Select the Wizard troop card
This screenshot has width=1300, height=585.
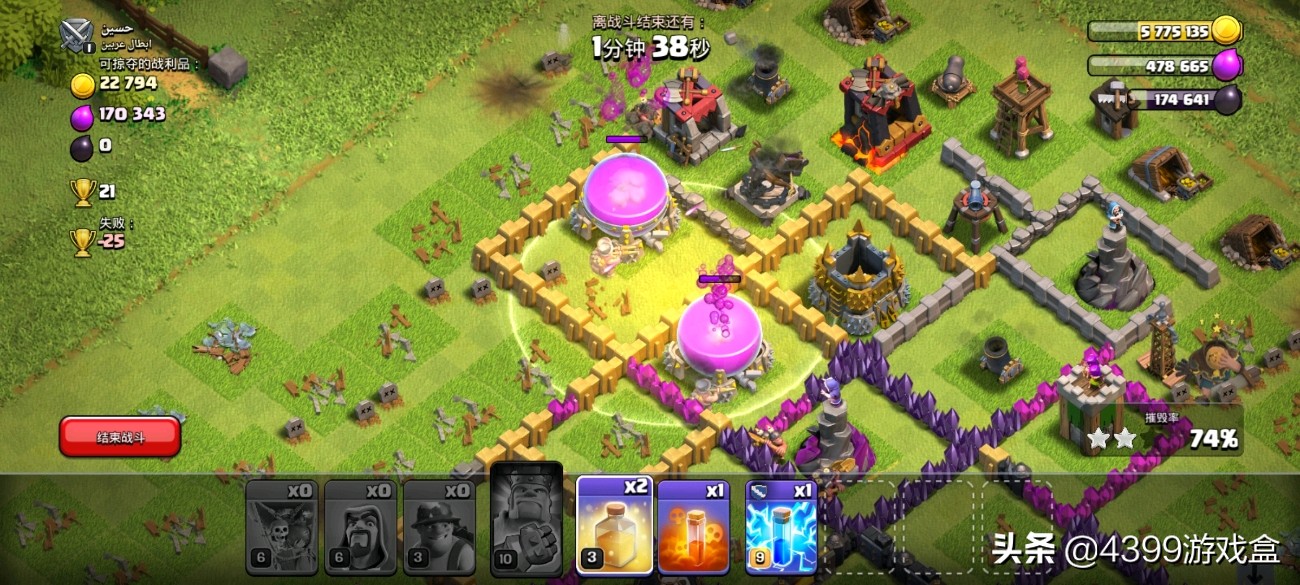click(360, 526)
